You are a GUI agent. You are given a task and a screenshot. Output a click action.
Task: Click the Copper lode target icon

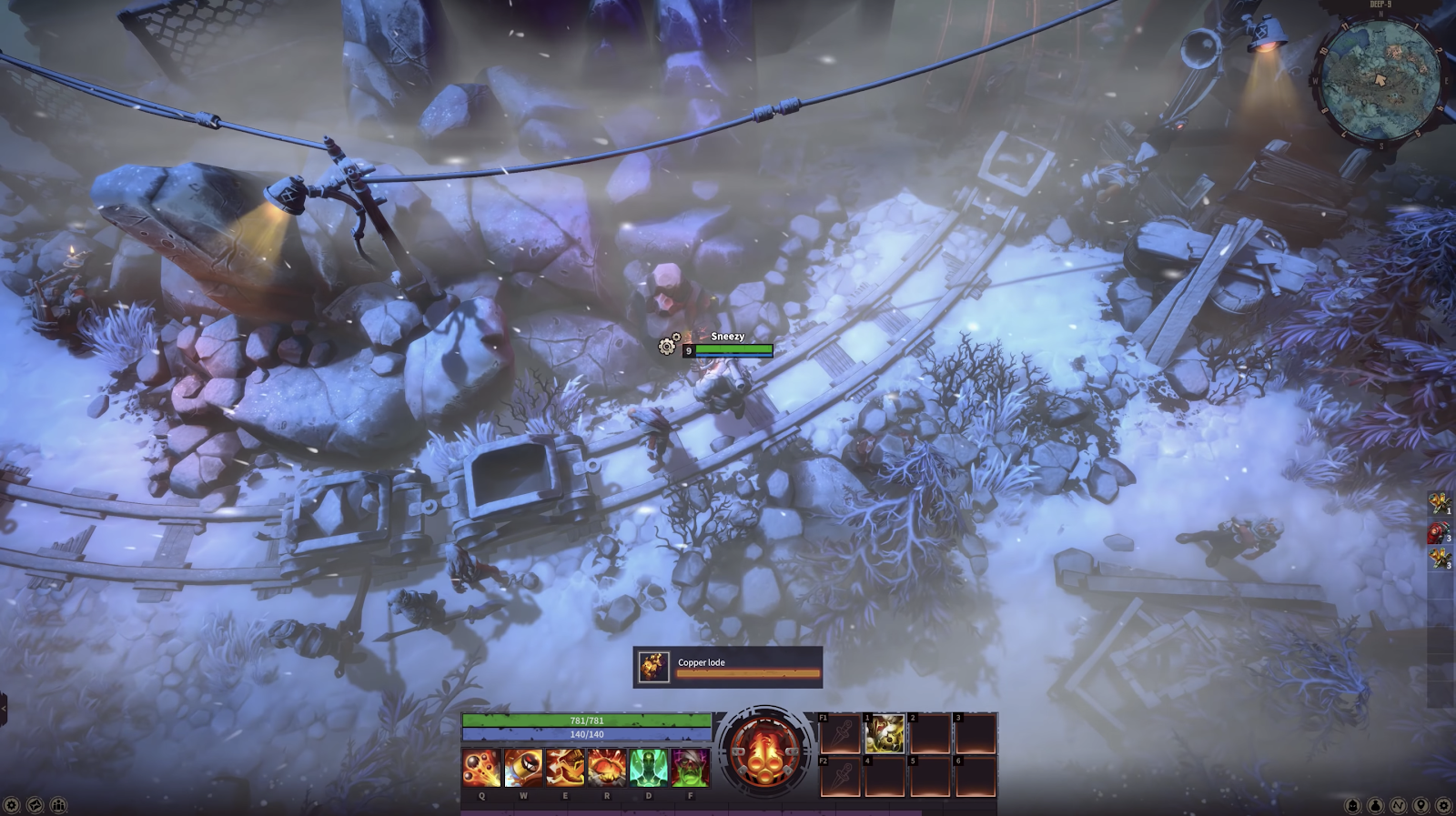653,667
